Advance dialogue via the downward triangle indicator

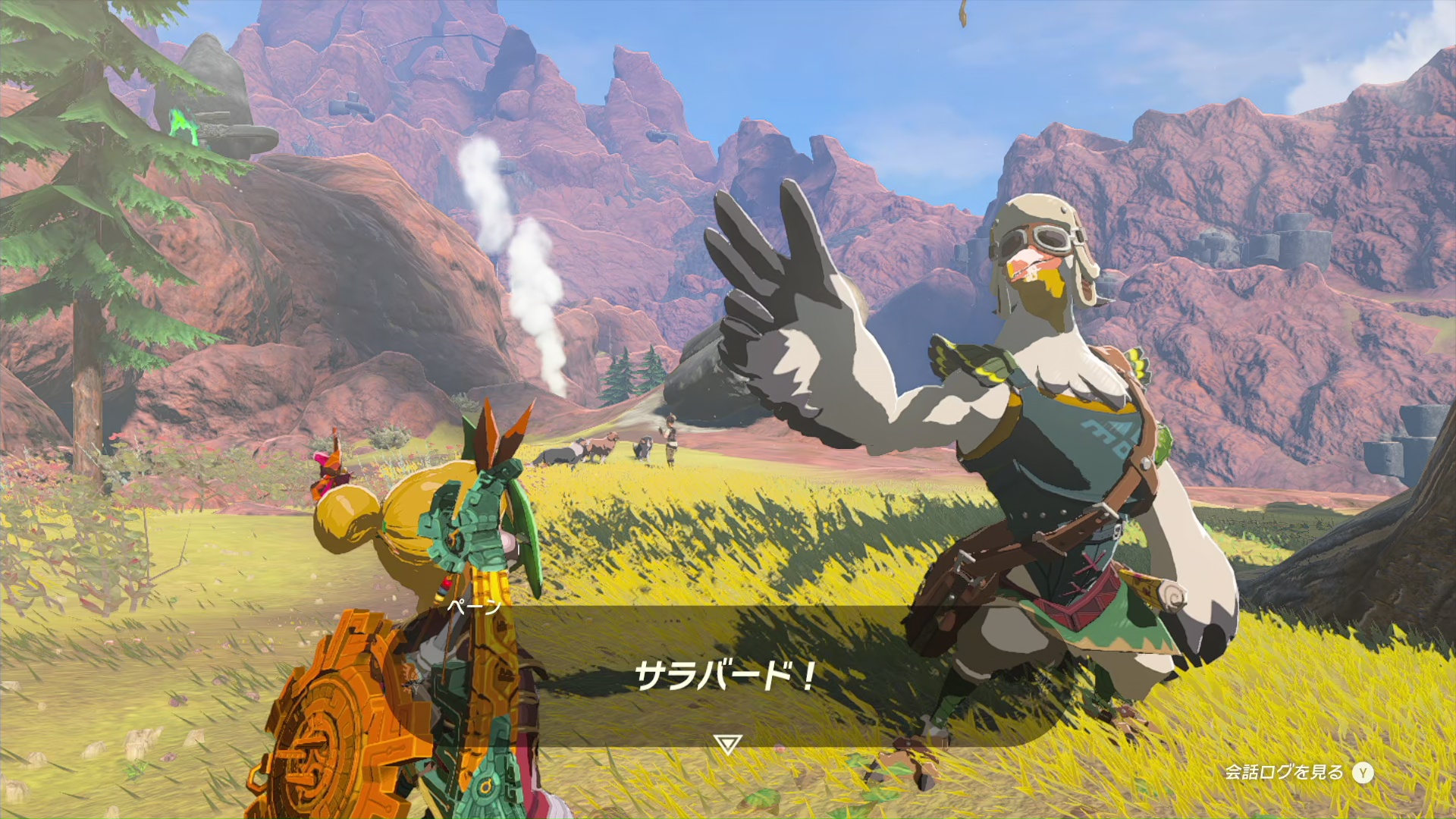pyautogui.click(x=727, y=744)
